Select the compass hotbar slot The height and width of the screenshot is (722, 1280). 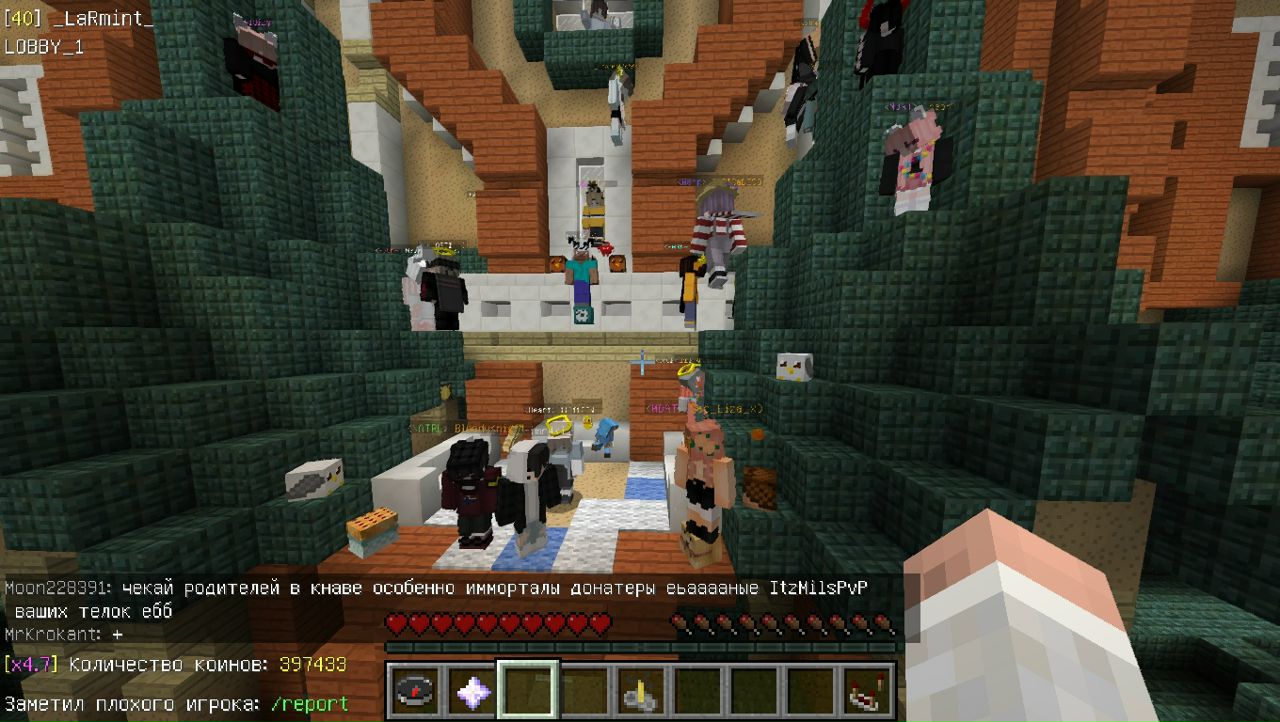tap(415, 690)
